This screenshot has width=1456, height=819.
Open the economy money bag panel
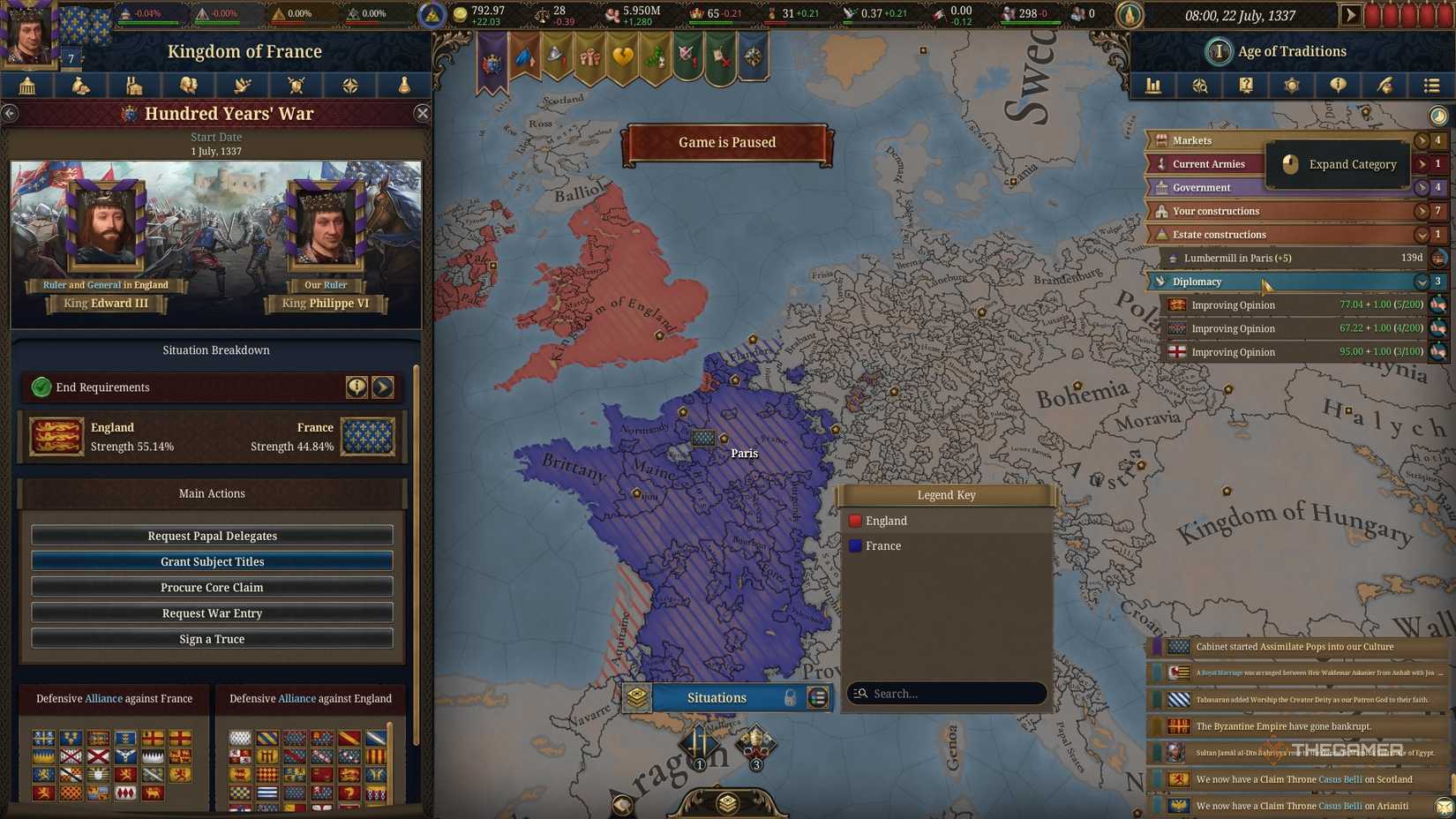[x=80, y=86]
